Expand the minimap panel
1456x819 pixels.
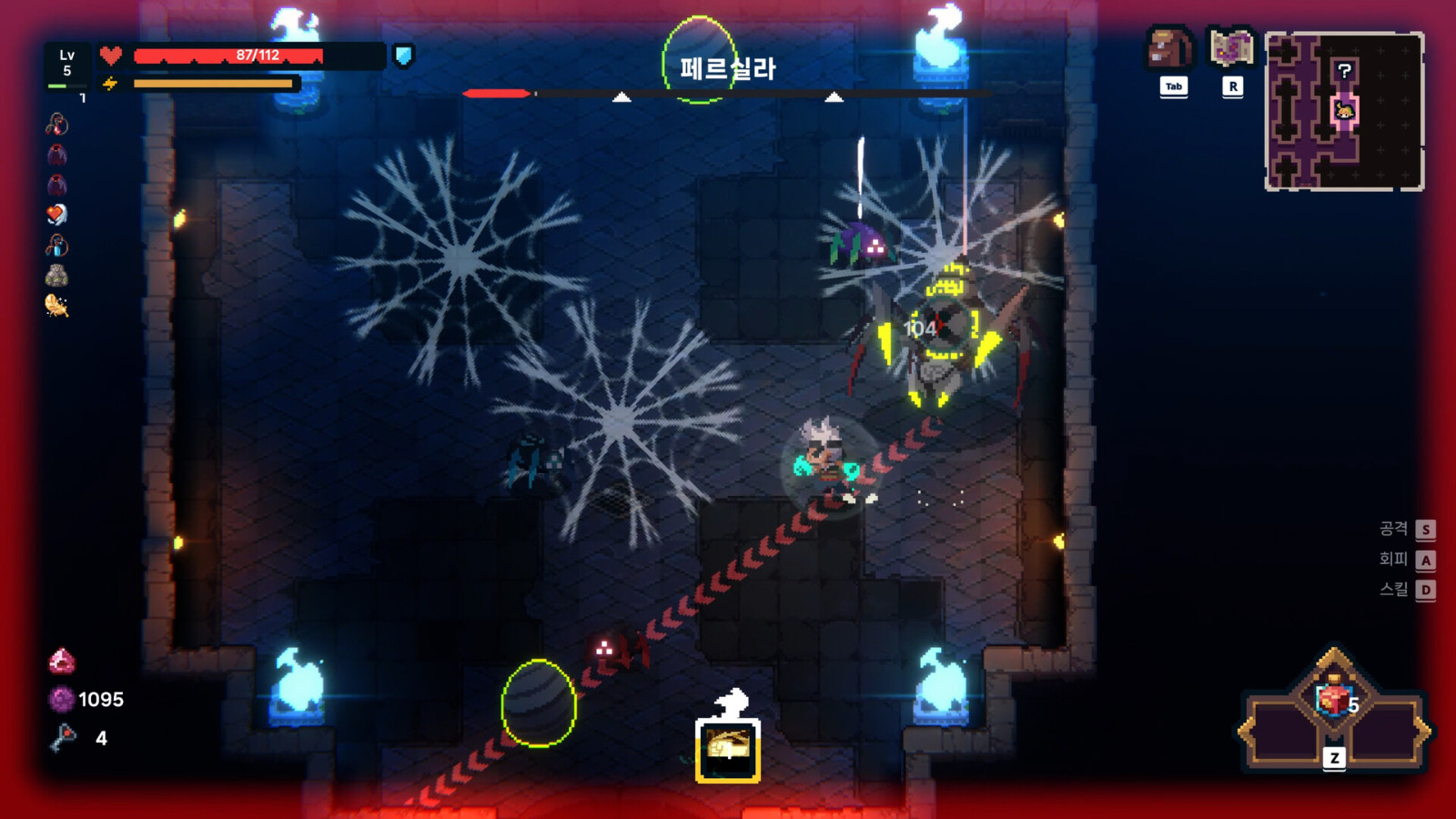point(1345,109)
